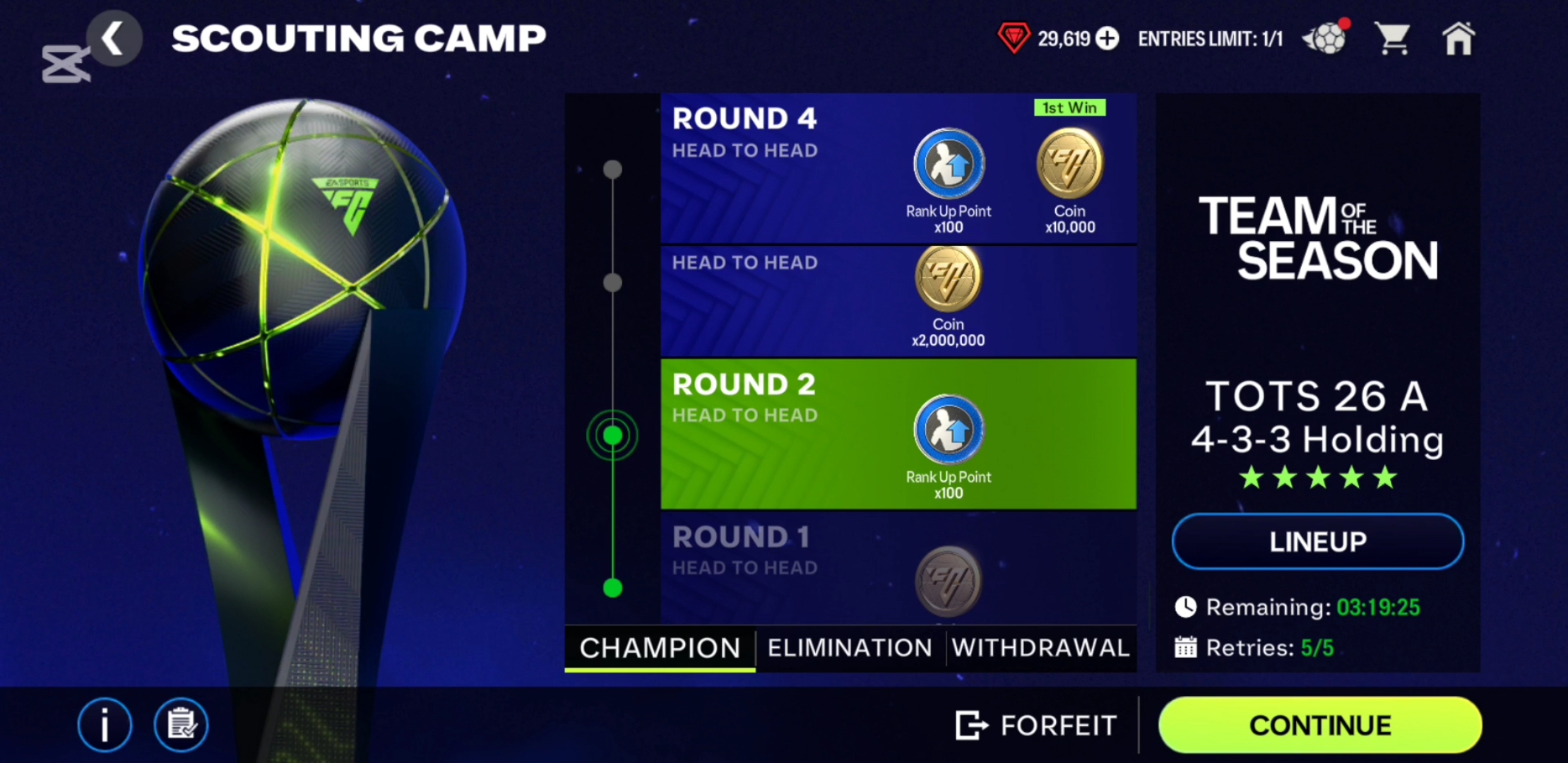Switch to the ELIMINATION rewards tab
The image size is (1568, 763).
(850, 648)
